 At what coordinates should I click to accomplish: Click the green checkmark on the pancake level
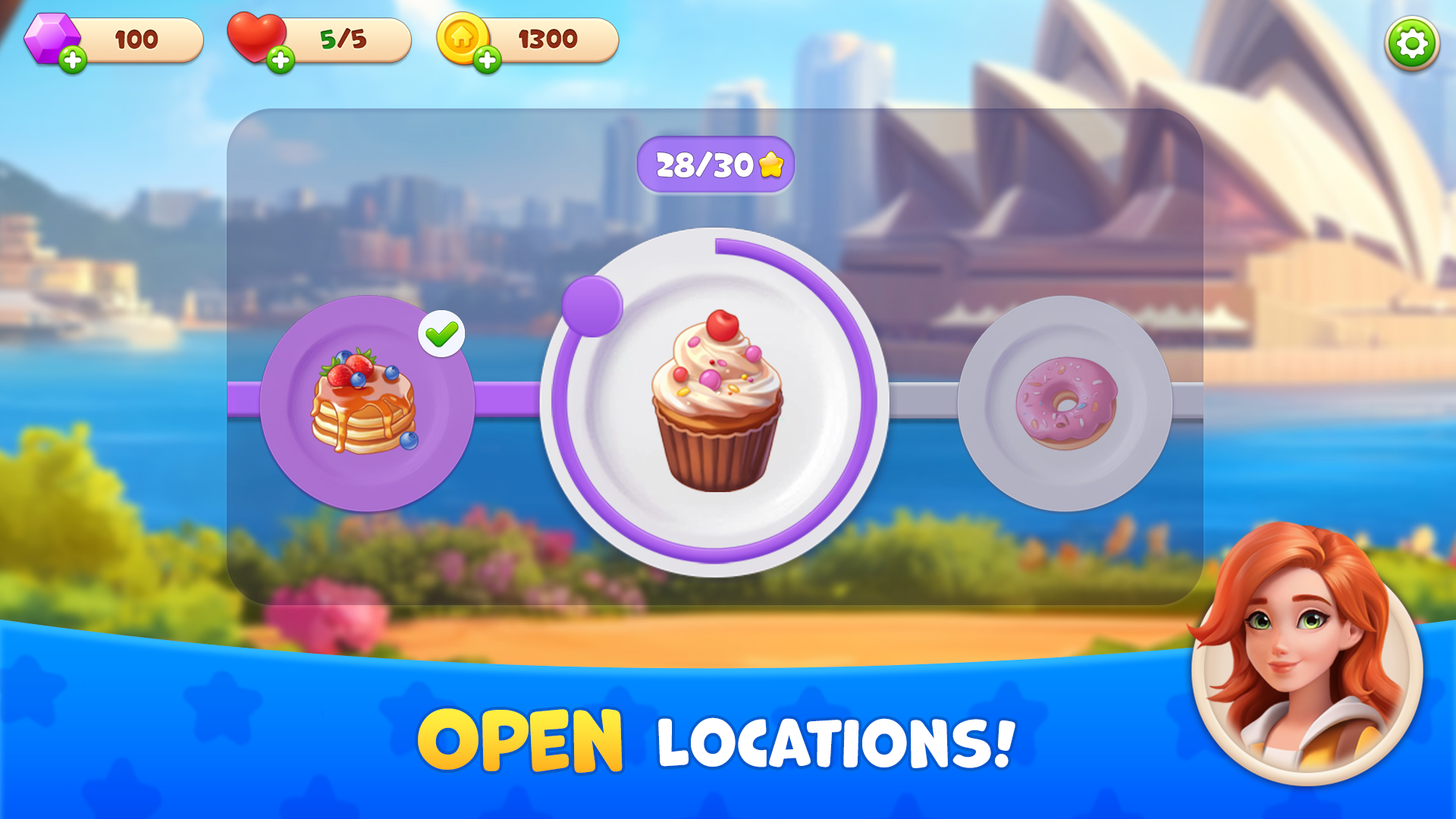(x=441, y=334)
